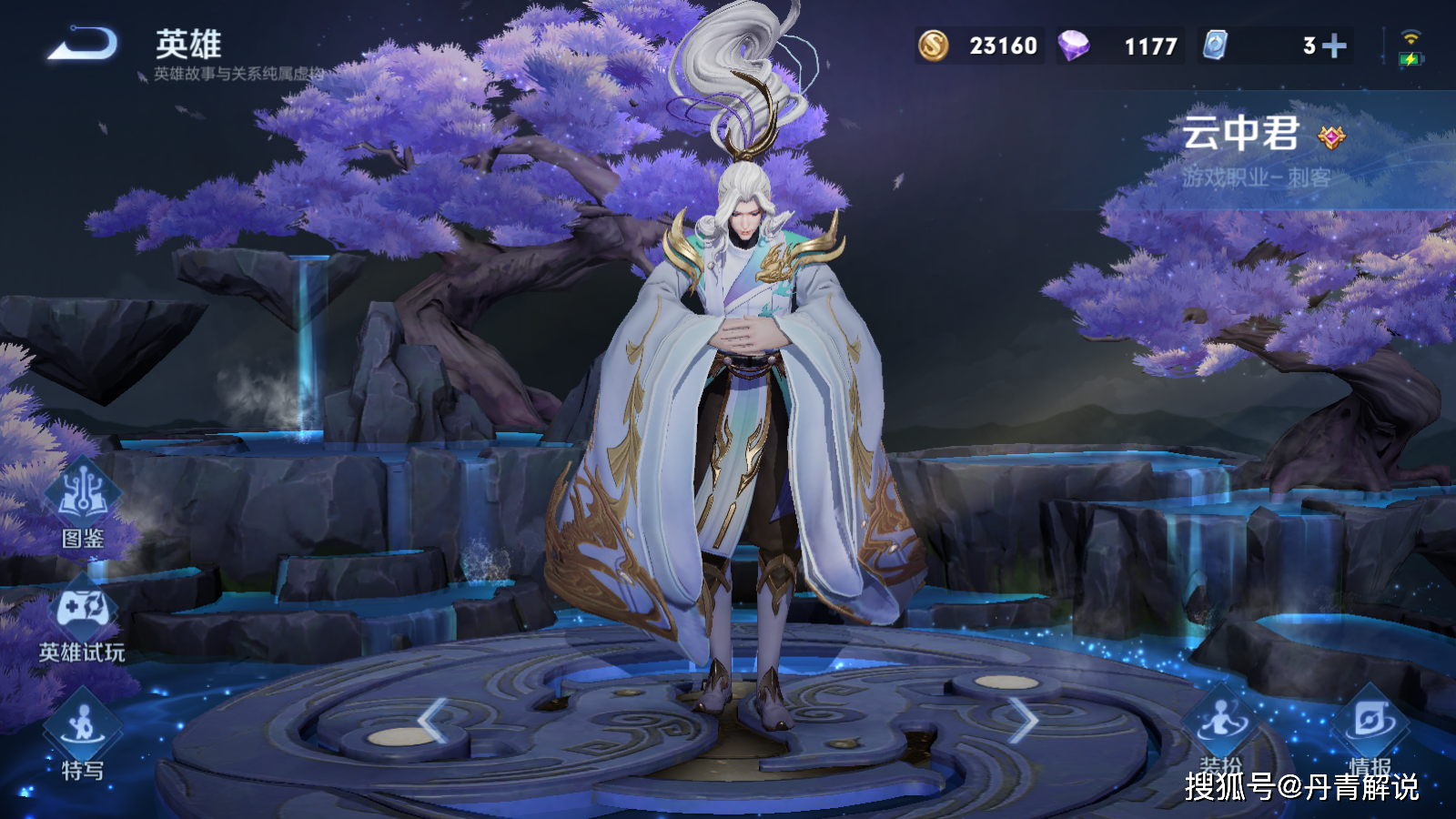Viewport: 1456px width, 819px height.
Task: Open the 图鉴 encyclopedia
Action: point(83,503)
